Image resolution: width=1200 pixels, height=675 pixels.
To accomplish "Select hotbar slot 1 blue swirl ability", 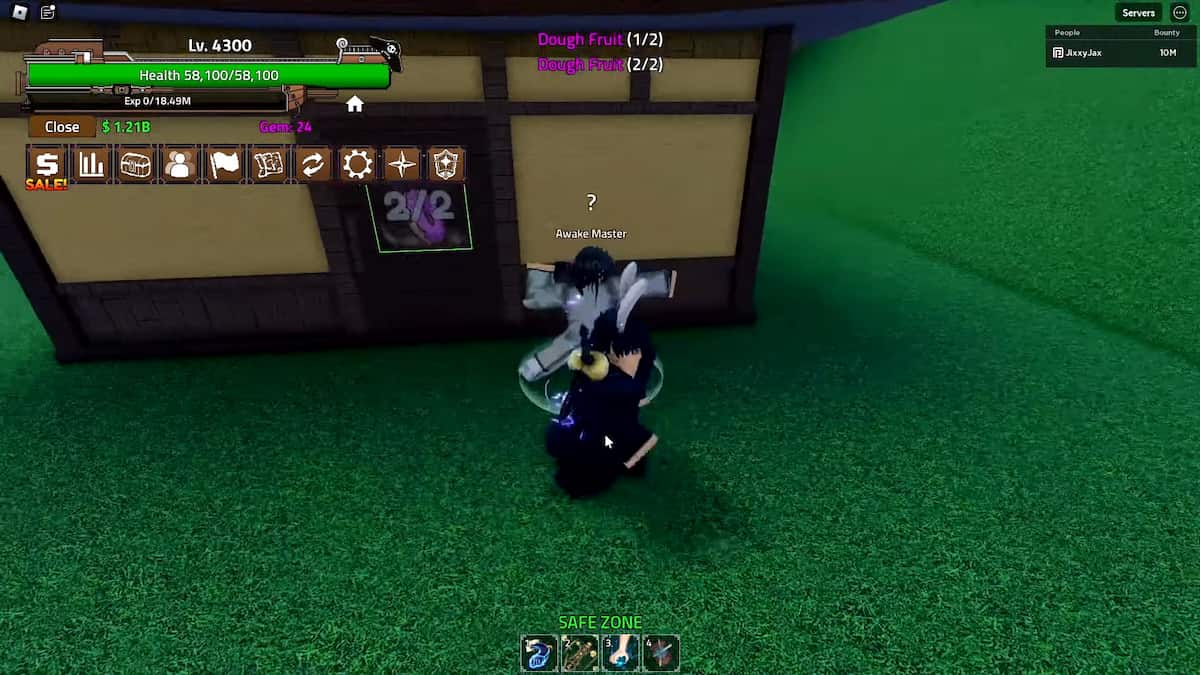I will (x=539, y=653).
